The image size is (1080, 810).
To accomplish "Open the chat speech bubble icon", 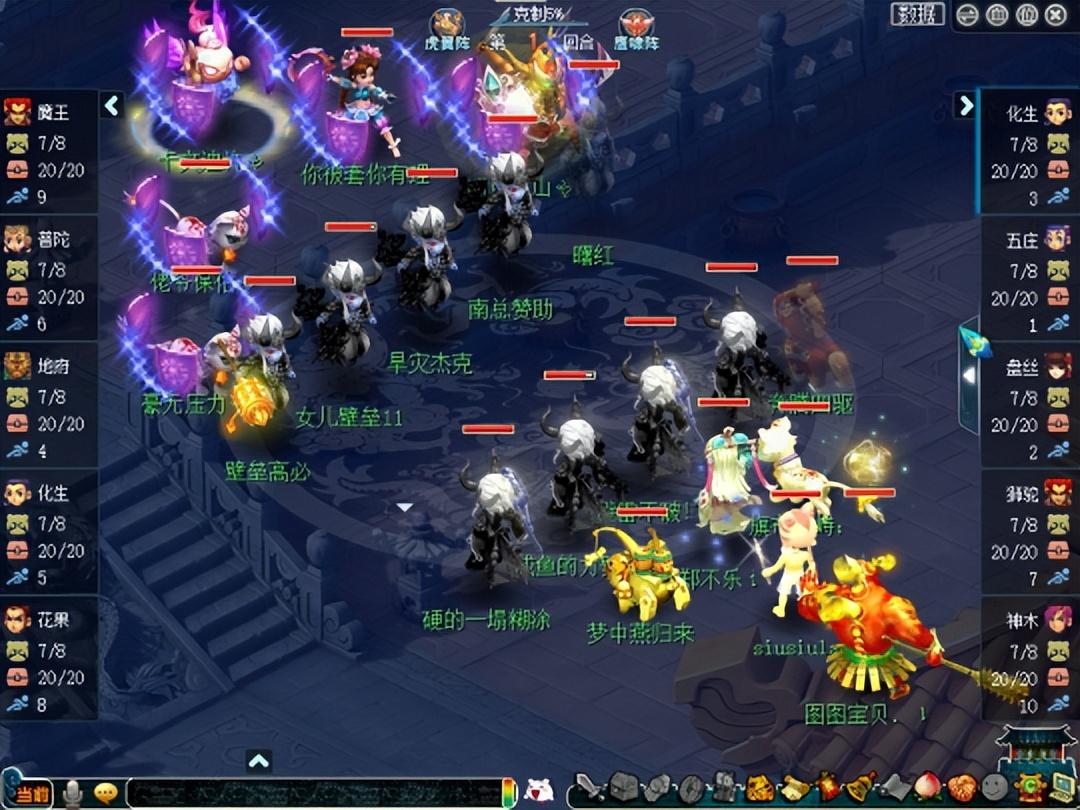I will point(105,793).
